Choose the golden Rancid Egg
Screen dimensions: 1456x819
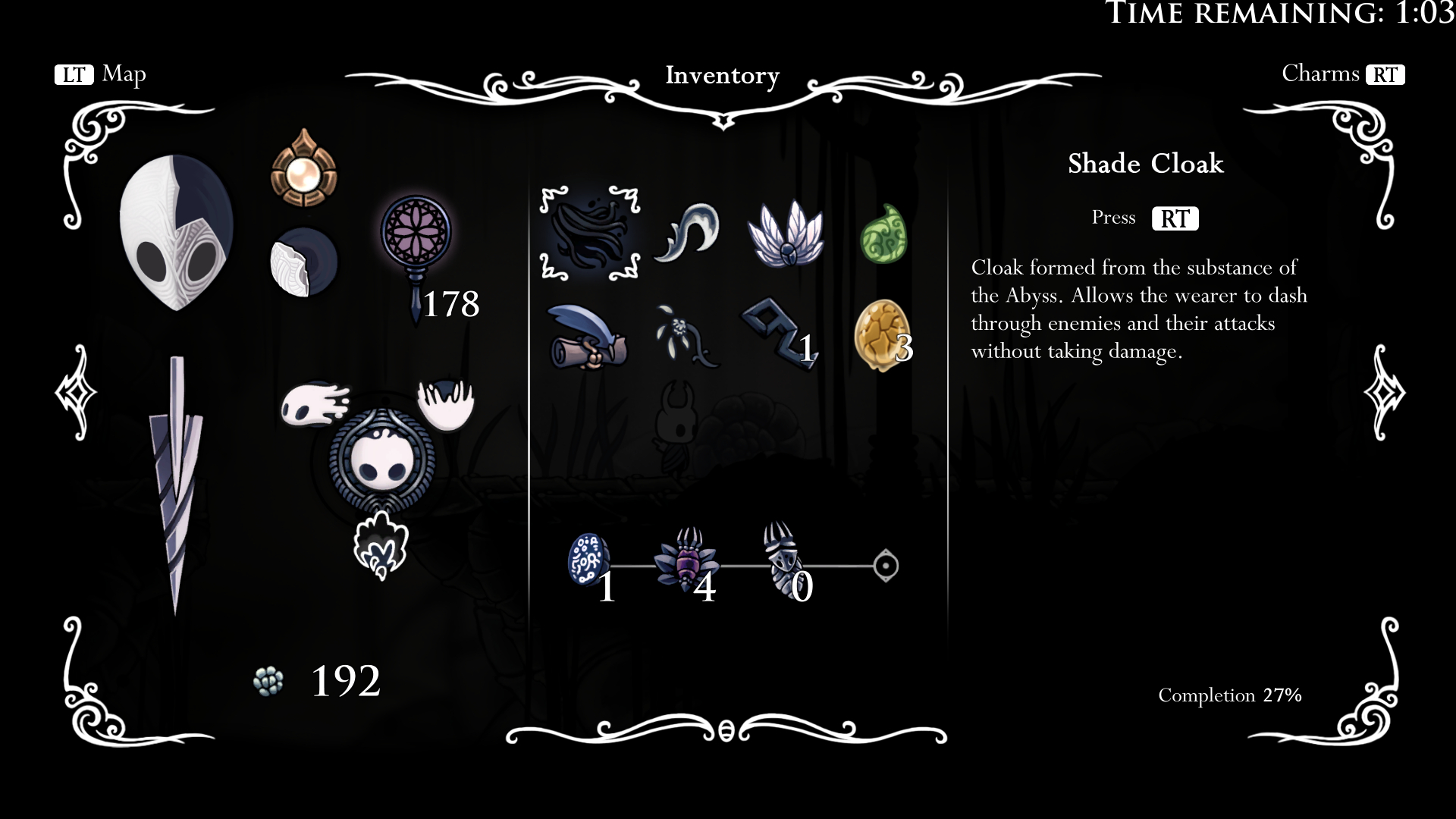(881, 336)
